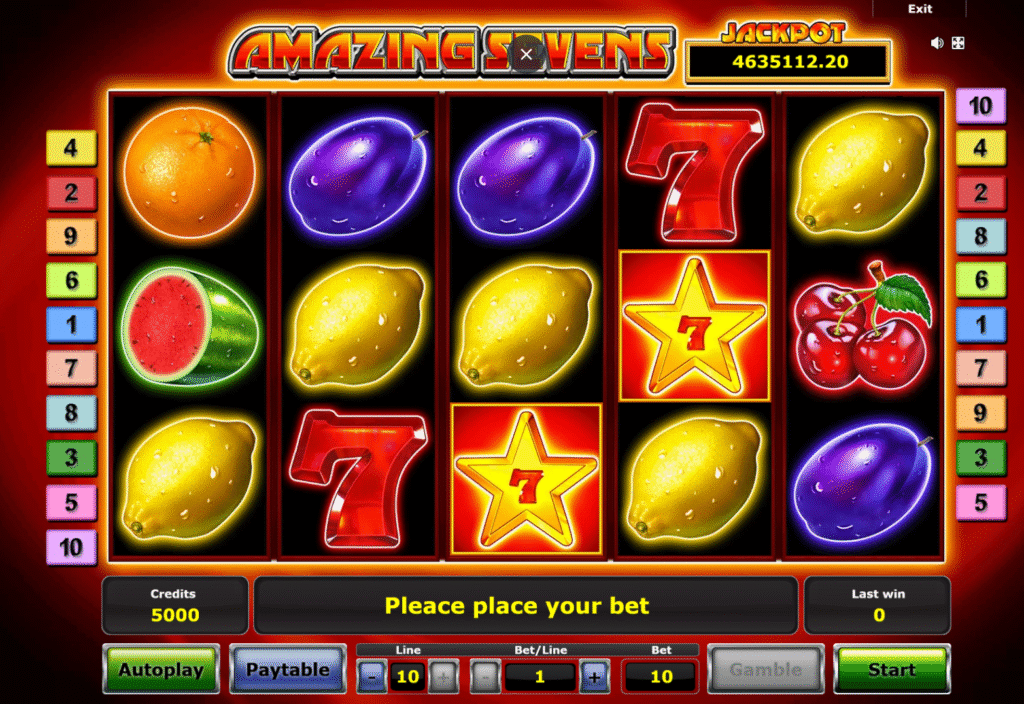
Task: Increase Bet/Line with the plus button
Action: (594, 677)
